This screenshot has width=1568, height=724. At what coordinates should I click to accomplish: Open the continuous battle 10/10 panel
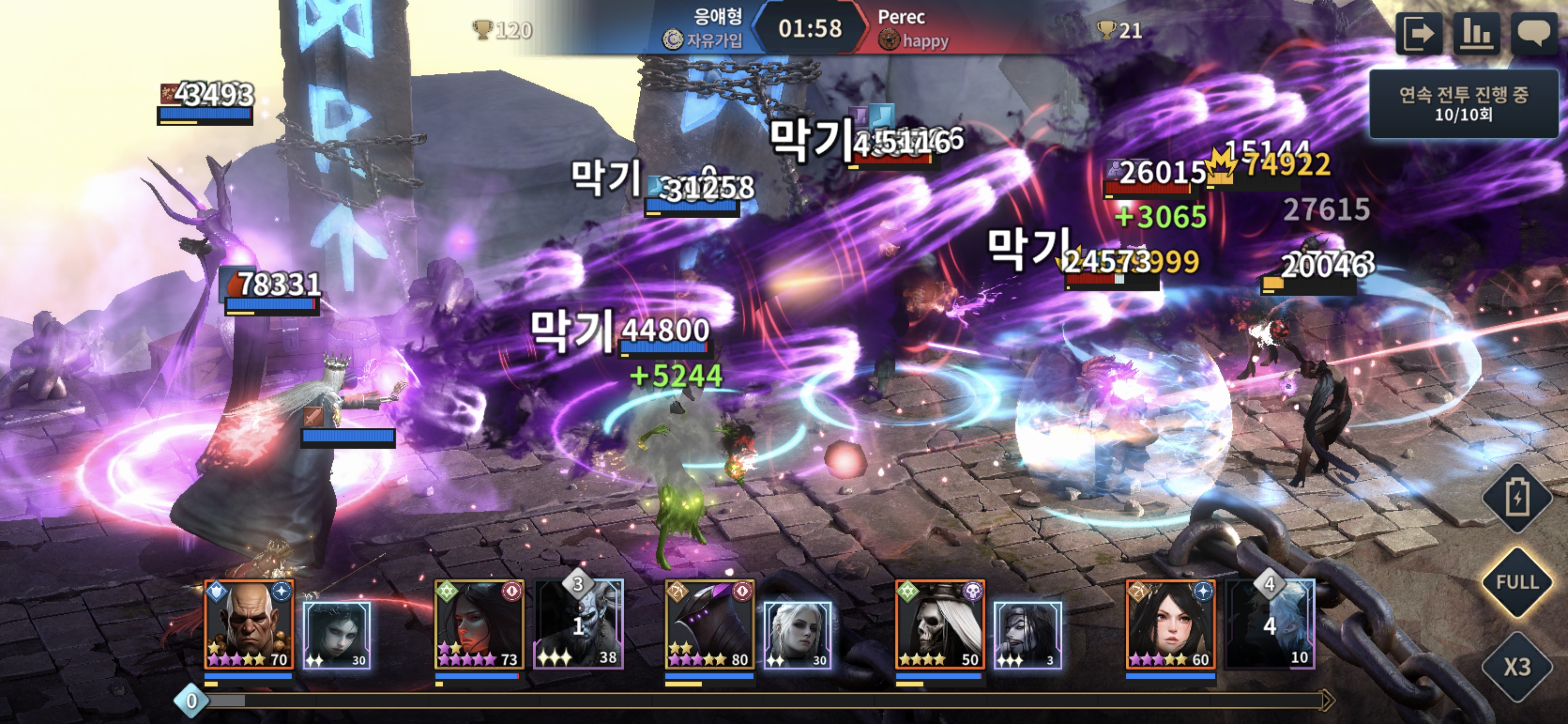[1463, 104]
